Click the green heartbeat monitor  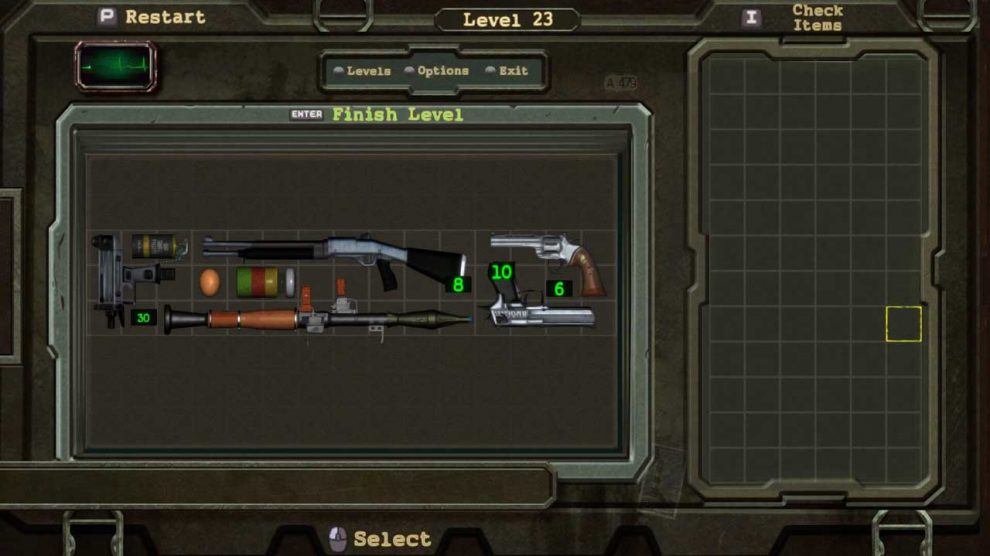(x=116, y=67)
